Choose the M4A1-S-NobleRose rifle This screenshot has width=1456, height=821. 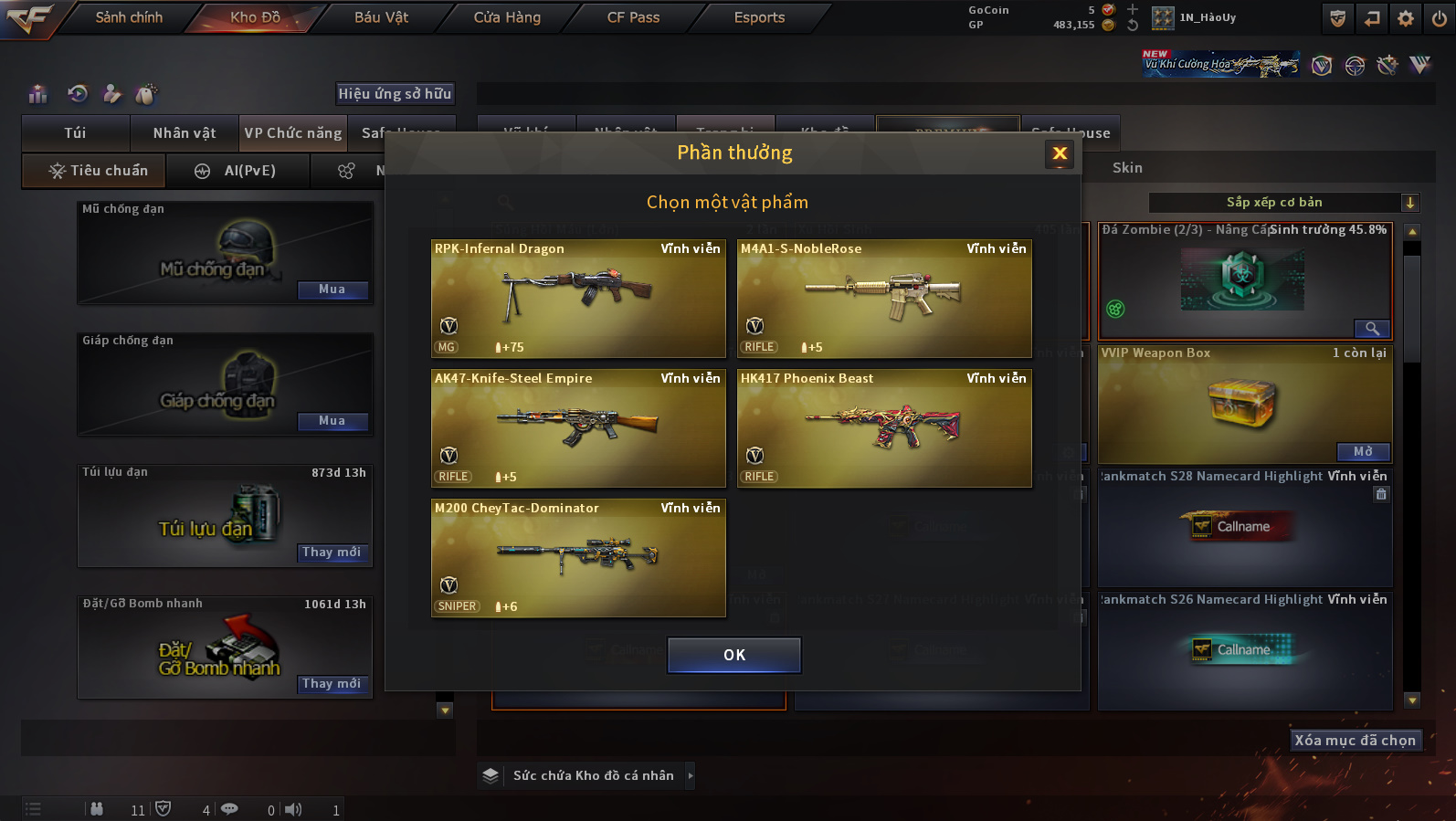(884, 298)
